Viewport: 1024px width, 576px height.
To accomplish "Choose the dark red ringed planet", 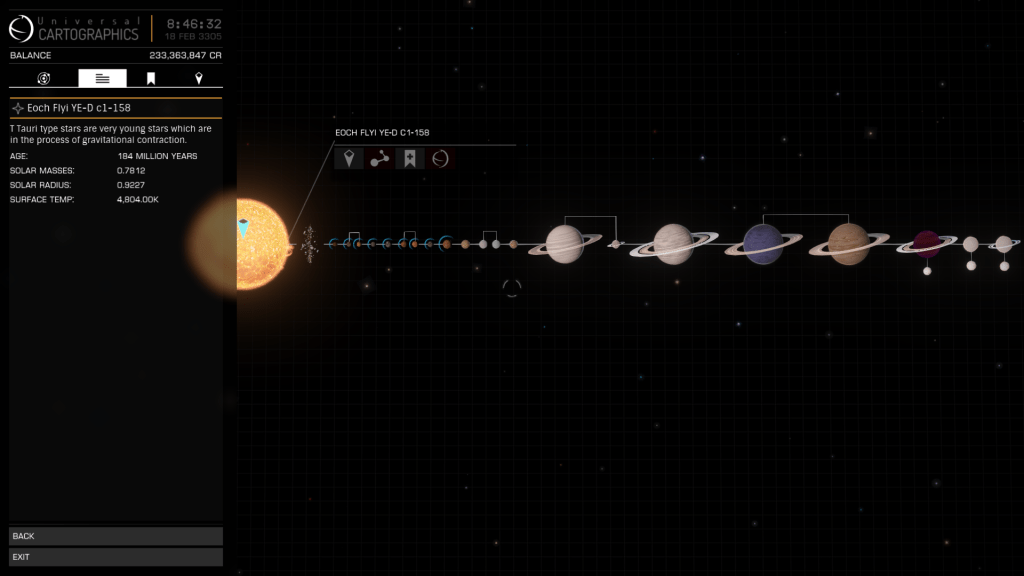I will (927, 243).
